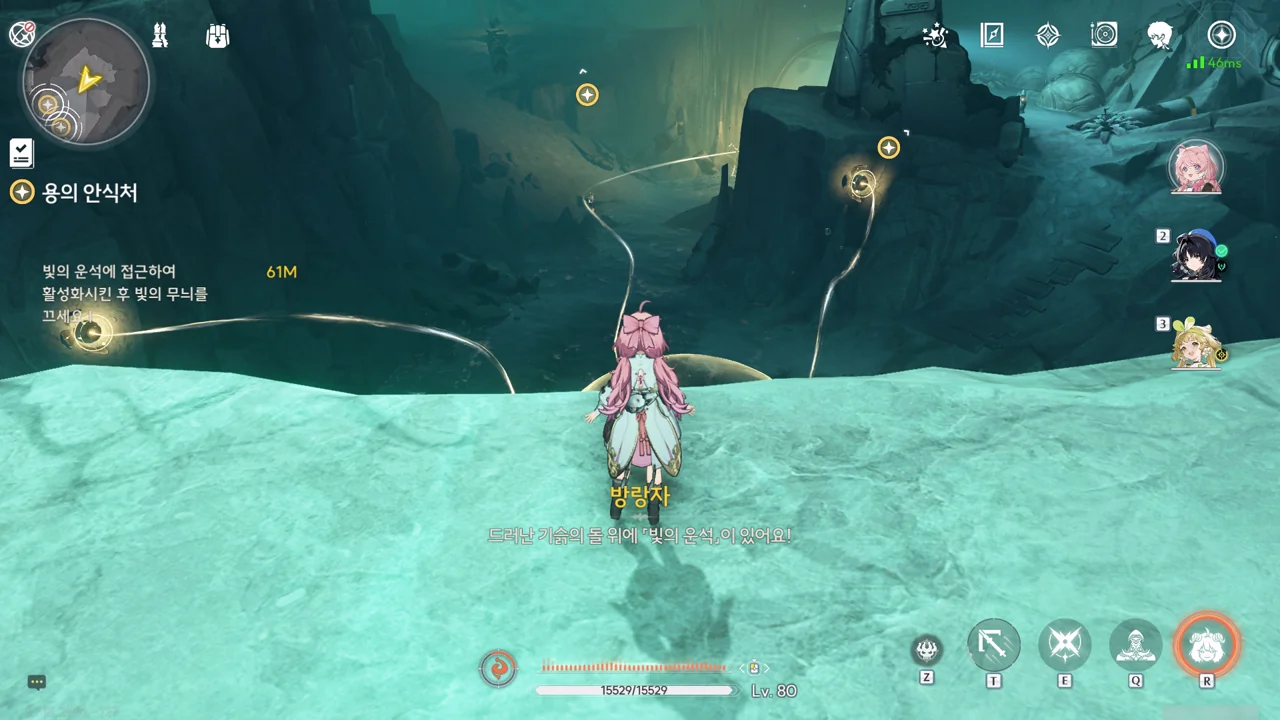Click the globe icon beside the minimap
Screen dimensions: 1280x720
[x=22, y=34]
